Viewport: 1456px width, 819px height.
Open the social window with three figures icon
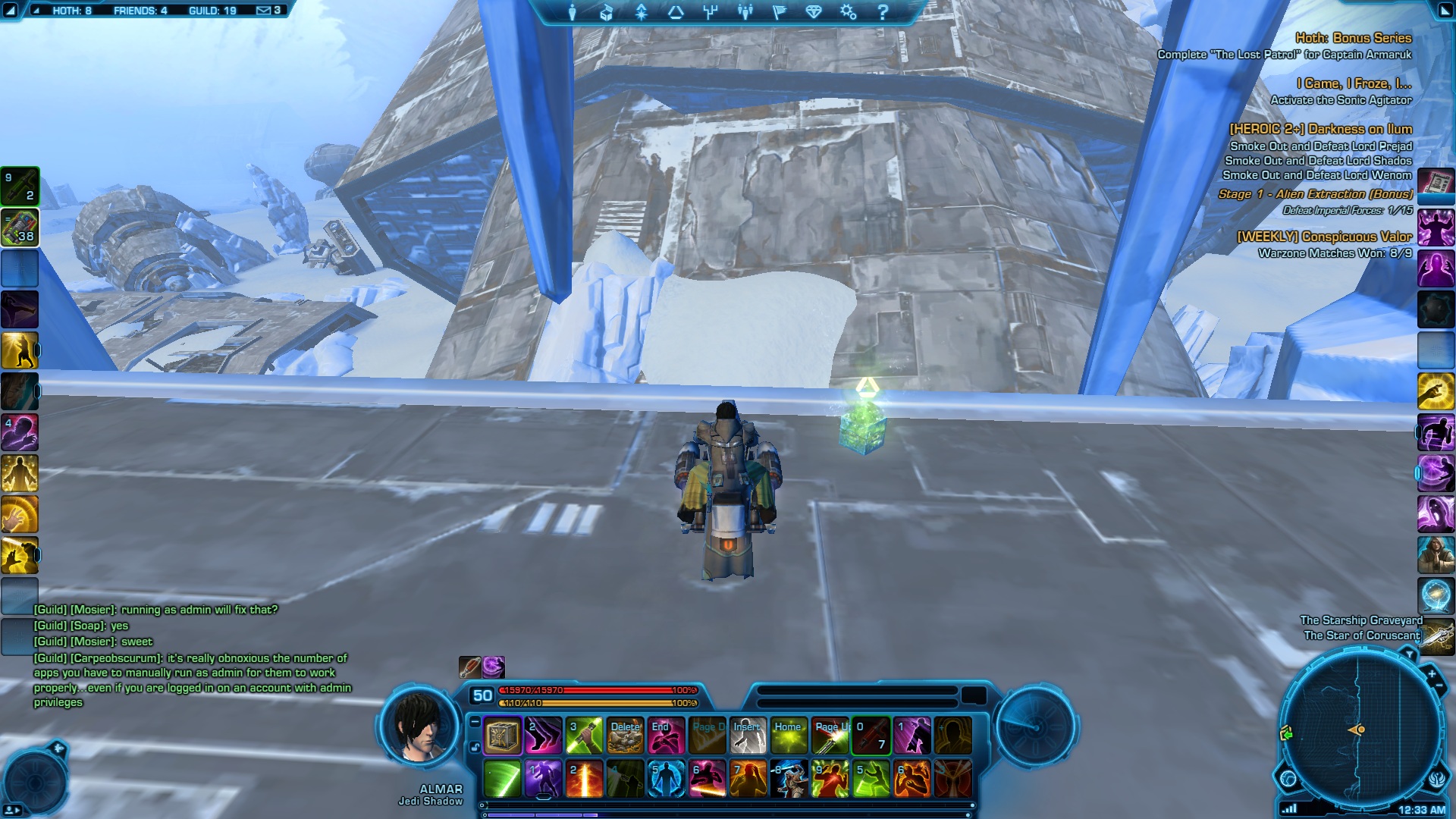click(x=745, y=12)
